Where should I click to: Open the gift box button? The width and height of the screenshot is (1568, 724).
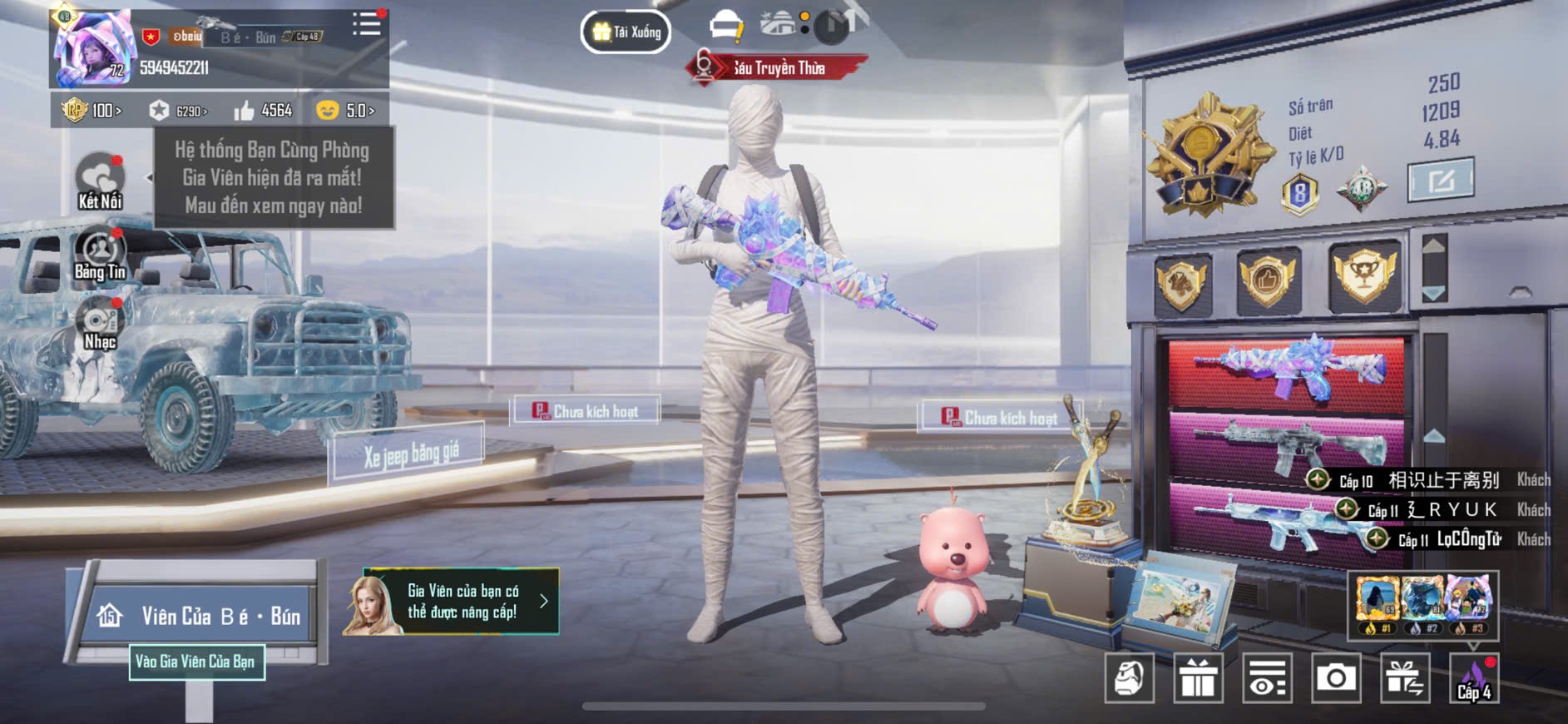[1198, 678]
